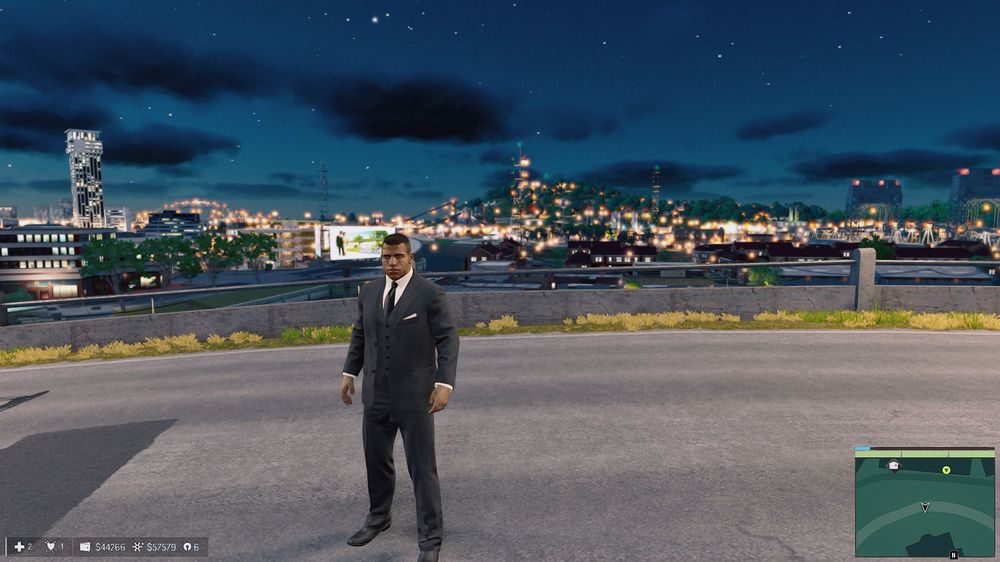The image size is (1000, 562).
Task: Click the starburst icon beside $57579
Action: (x=138, y=547)
